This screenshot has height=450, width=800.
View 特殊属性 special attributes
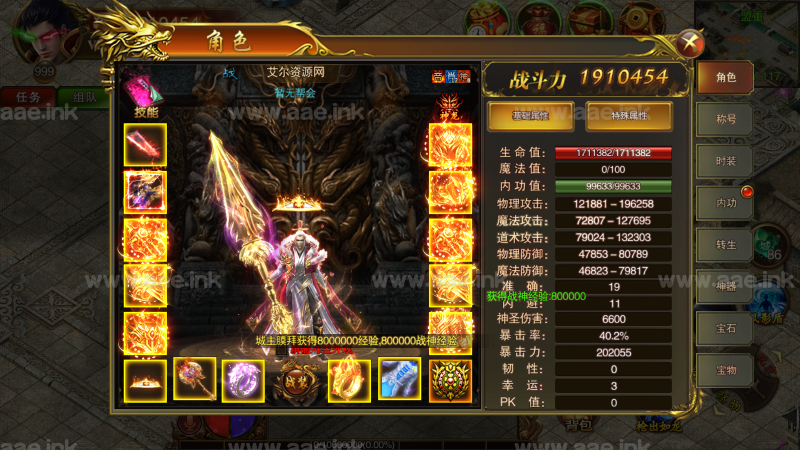pyautogui.click(x=629, y=116)
